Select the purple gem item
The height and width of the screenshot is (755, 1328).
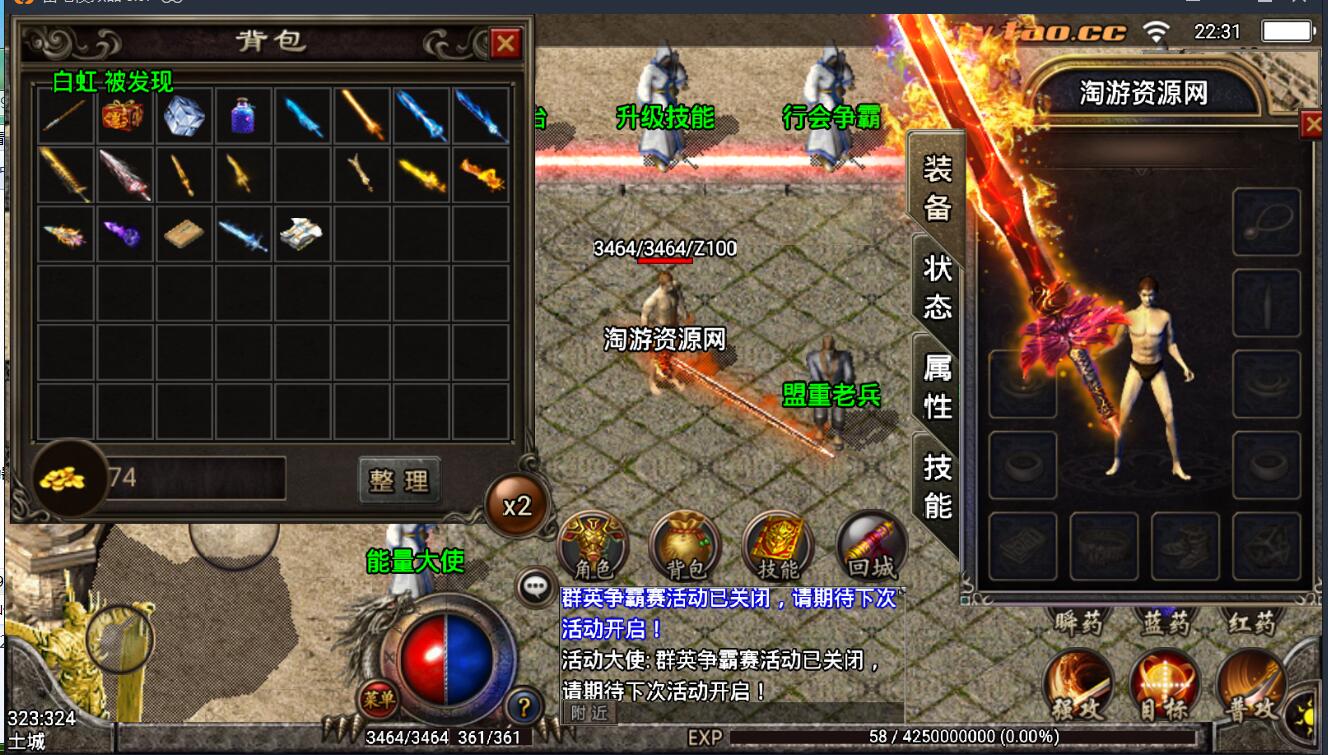(125, 234)
